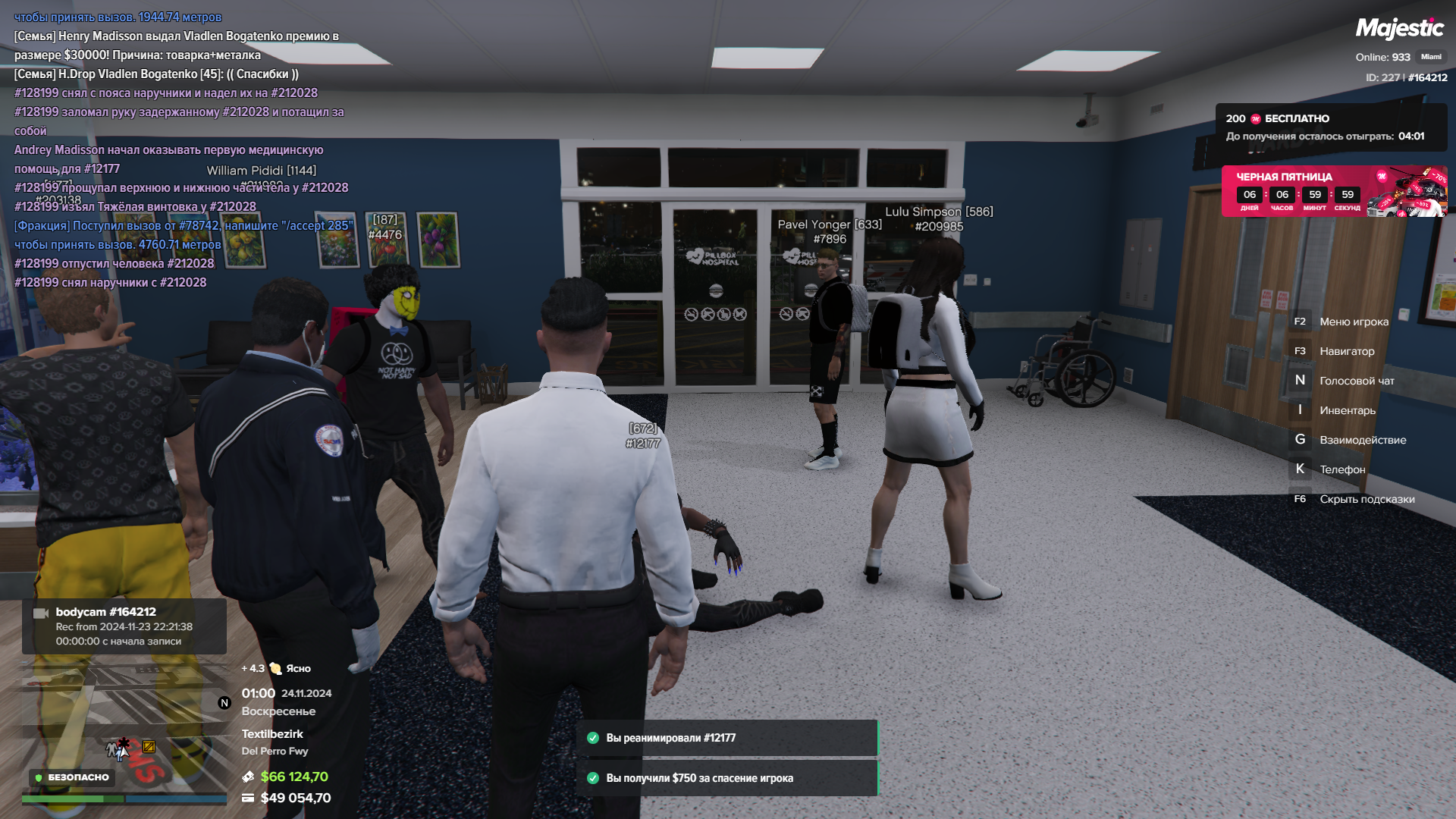The image size is (1456, 819).
Task: Click the $750 rescue reward notification
Action: tap(726, 778)
